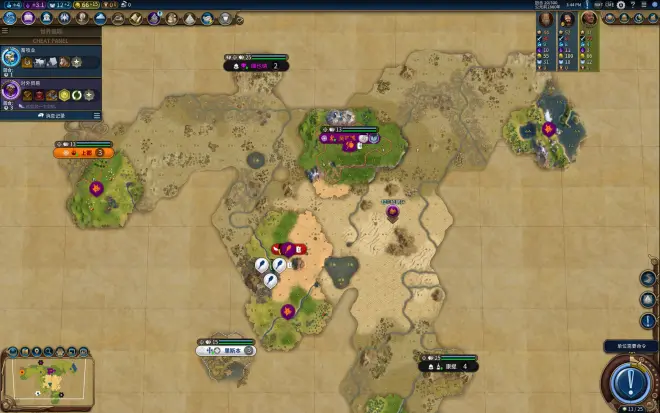Select the third leader portrait
660x413 pixels.
[589, 18]
